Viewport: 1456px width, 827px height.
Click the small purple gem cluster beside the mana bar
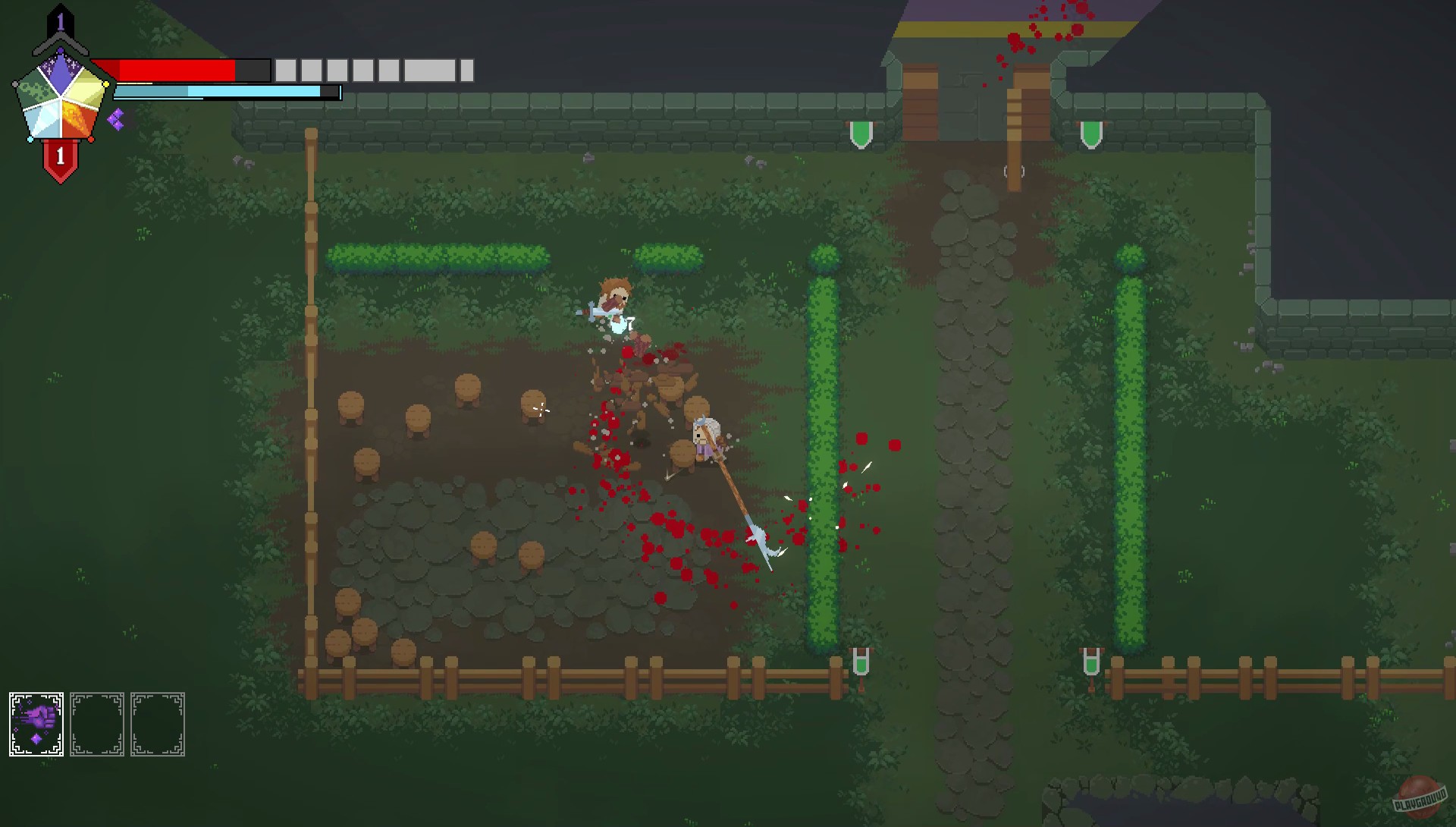tap(117, 119)
